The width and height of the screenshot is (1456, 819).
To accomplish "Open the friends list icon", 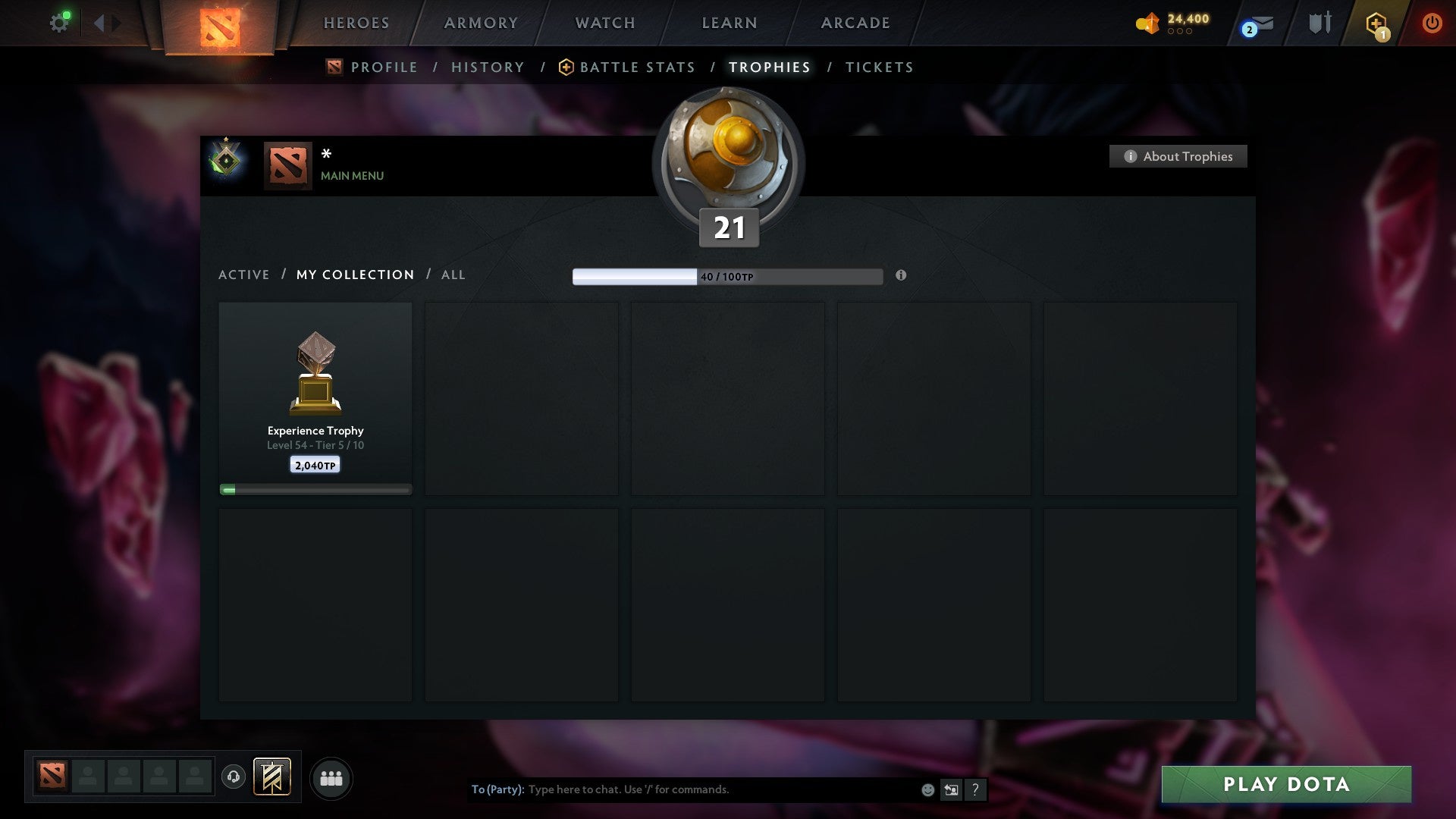I will [x=331, y=778].
